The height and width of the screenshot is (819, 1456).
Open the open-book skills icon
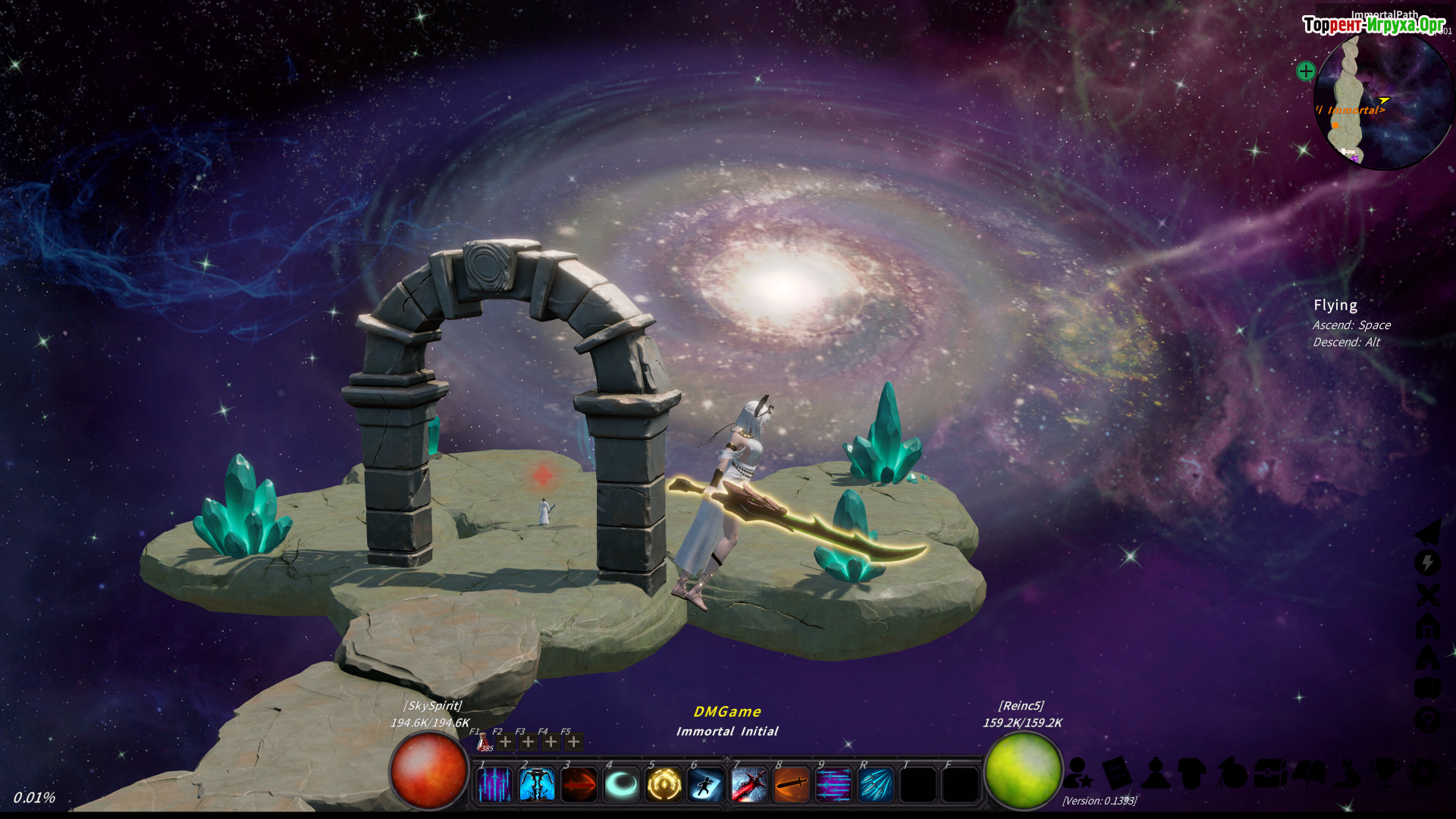(x=1310, y=773)
